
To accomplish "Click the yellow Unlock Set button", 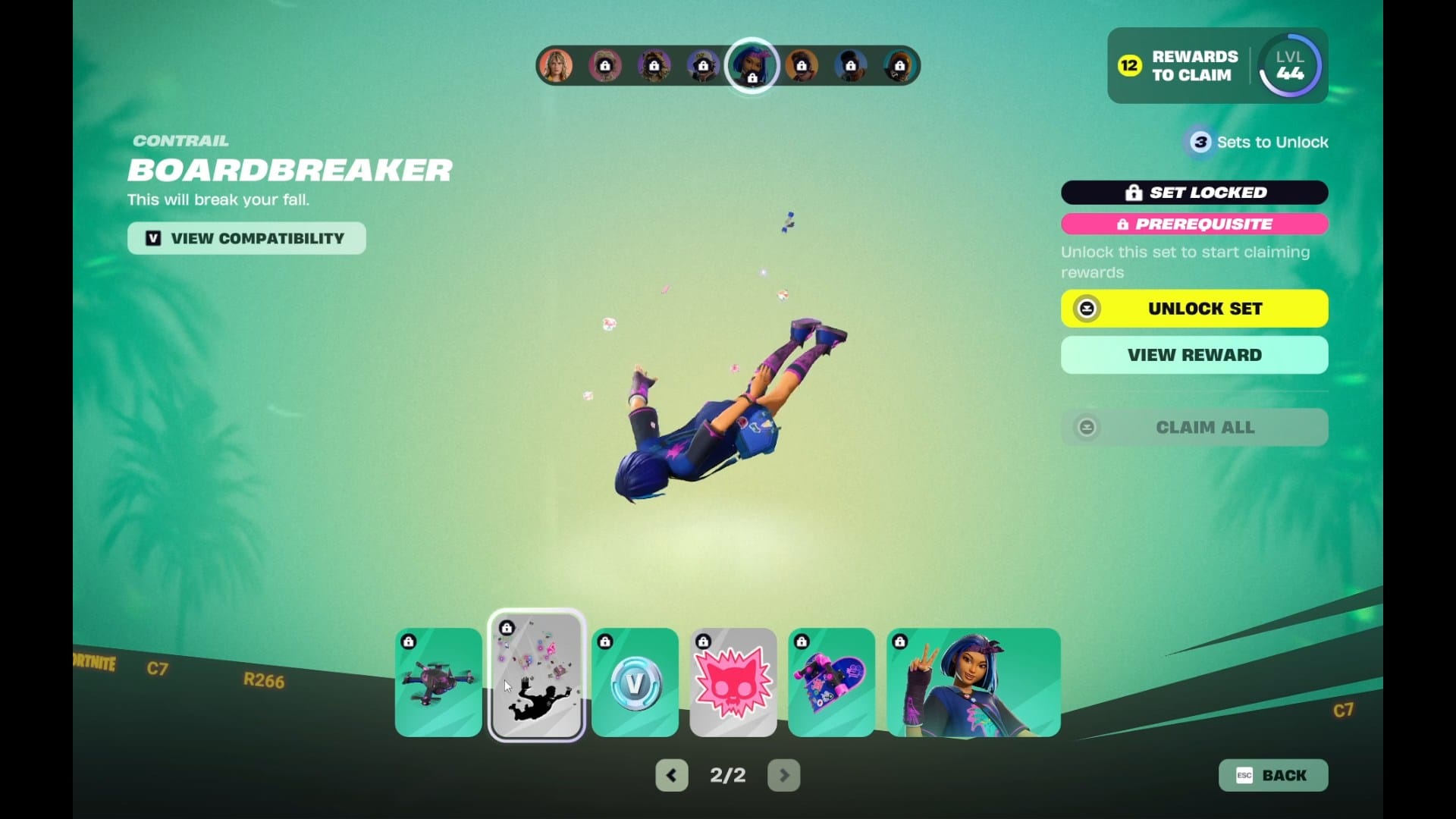I will click(1194, 309).
